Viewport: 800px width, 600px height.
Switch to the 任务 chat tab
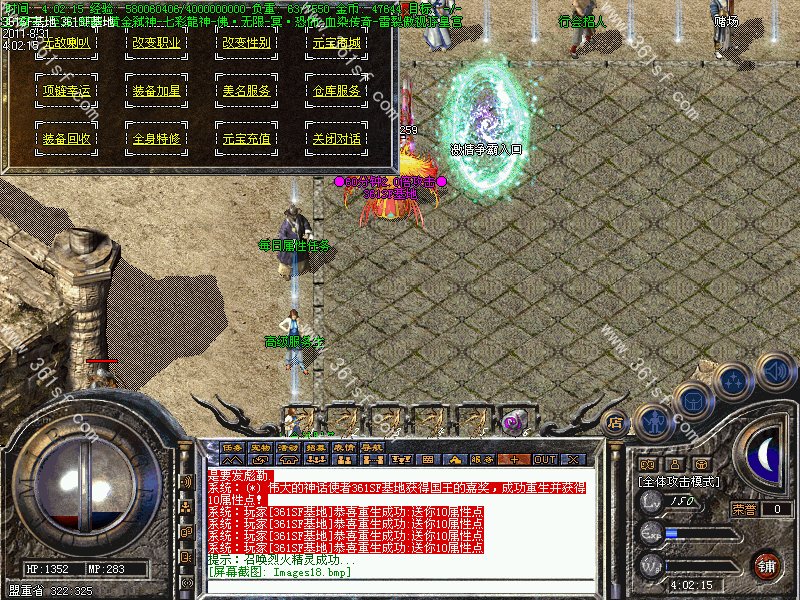click(x=233, y=447)
